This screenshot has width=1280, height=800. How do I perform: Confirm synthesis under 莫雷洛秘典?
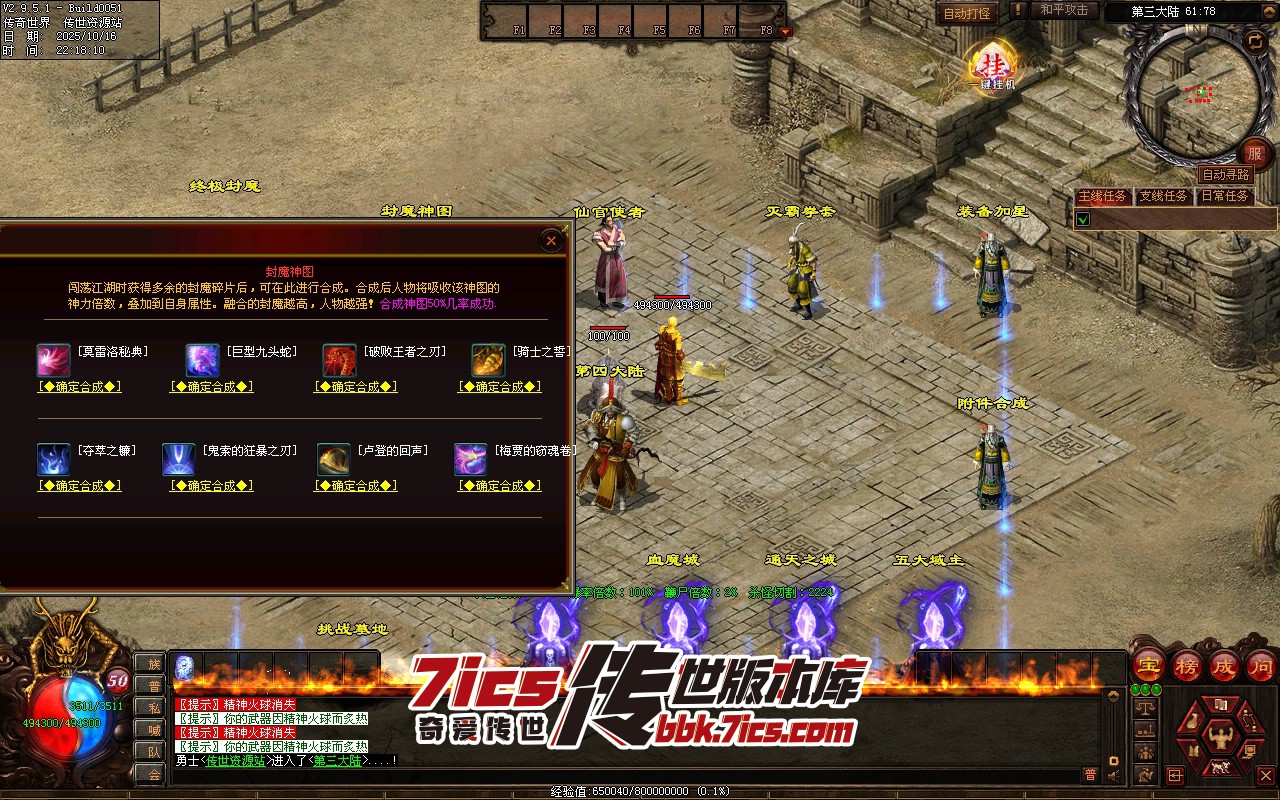pos(80,387)
